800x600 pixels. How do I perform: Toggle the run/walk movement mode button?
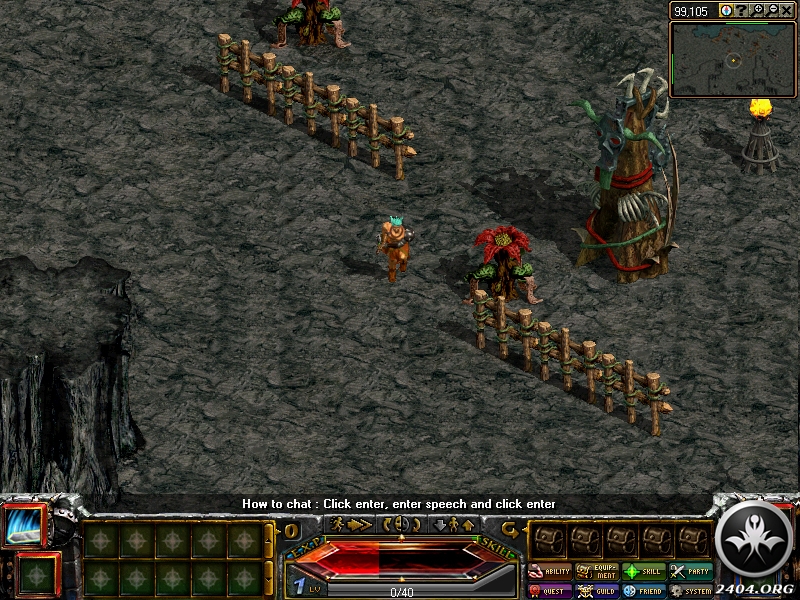(x=352, y=524)
